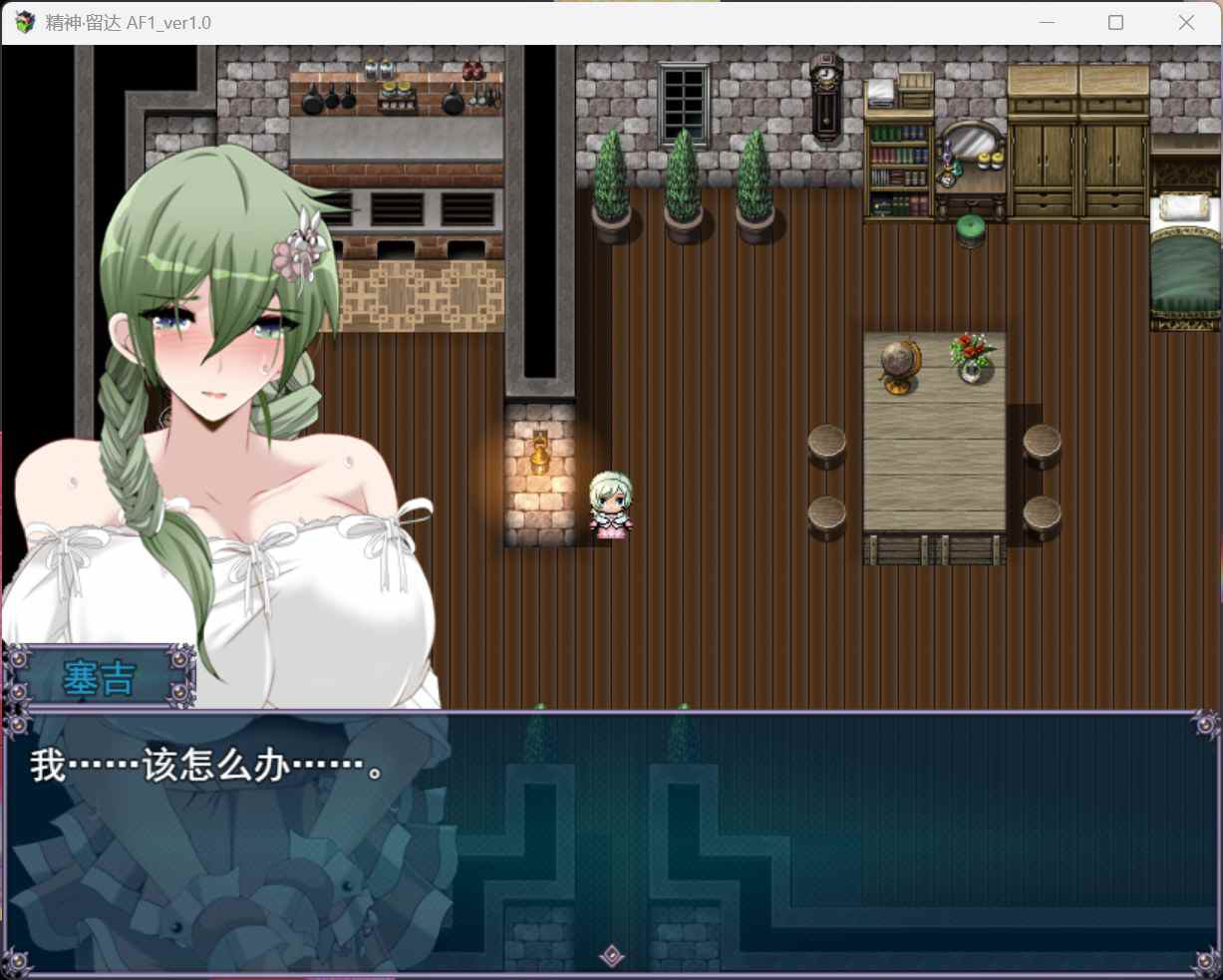Close the game window
The width and height of the screenshot is (1223, 980).
tap(1186, 22)
